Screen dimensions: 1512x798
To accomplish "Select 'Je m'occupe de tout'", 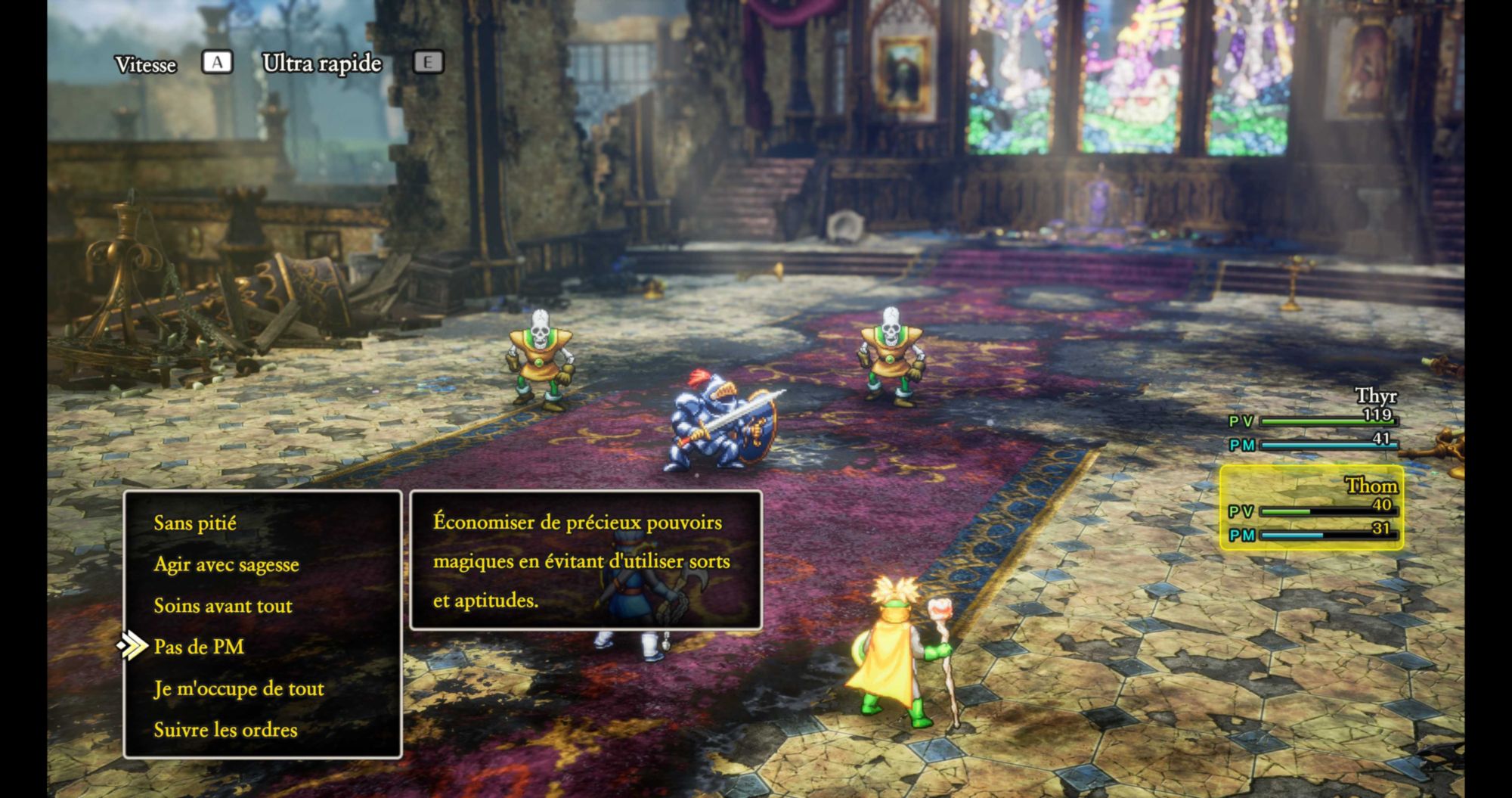I will (x=239, y=689).
